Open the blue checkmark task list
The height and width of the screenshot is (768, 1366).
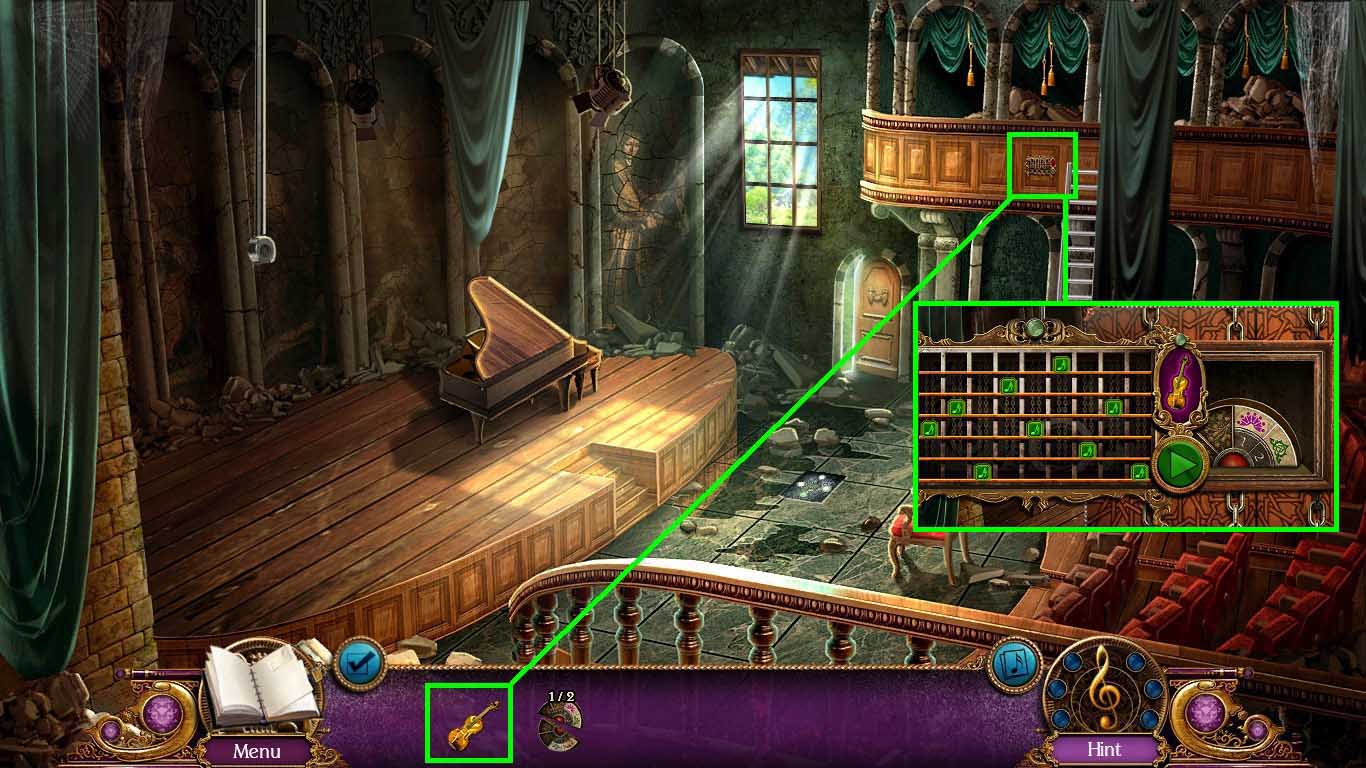358,663
